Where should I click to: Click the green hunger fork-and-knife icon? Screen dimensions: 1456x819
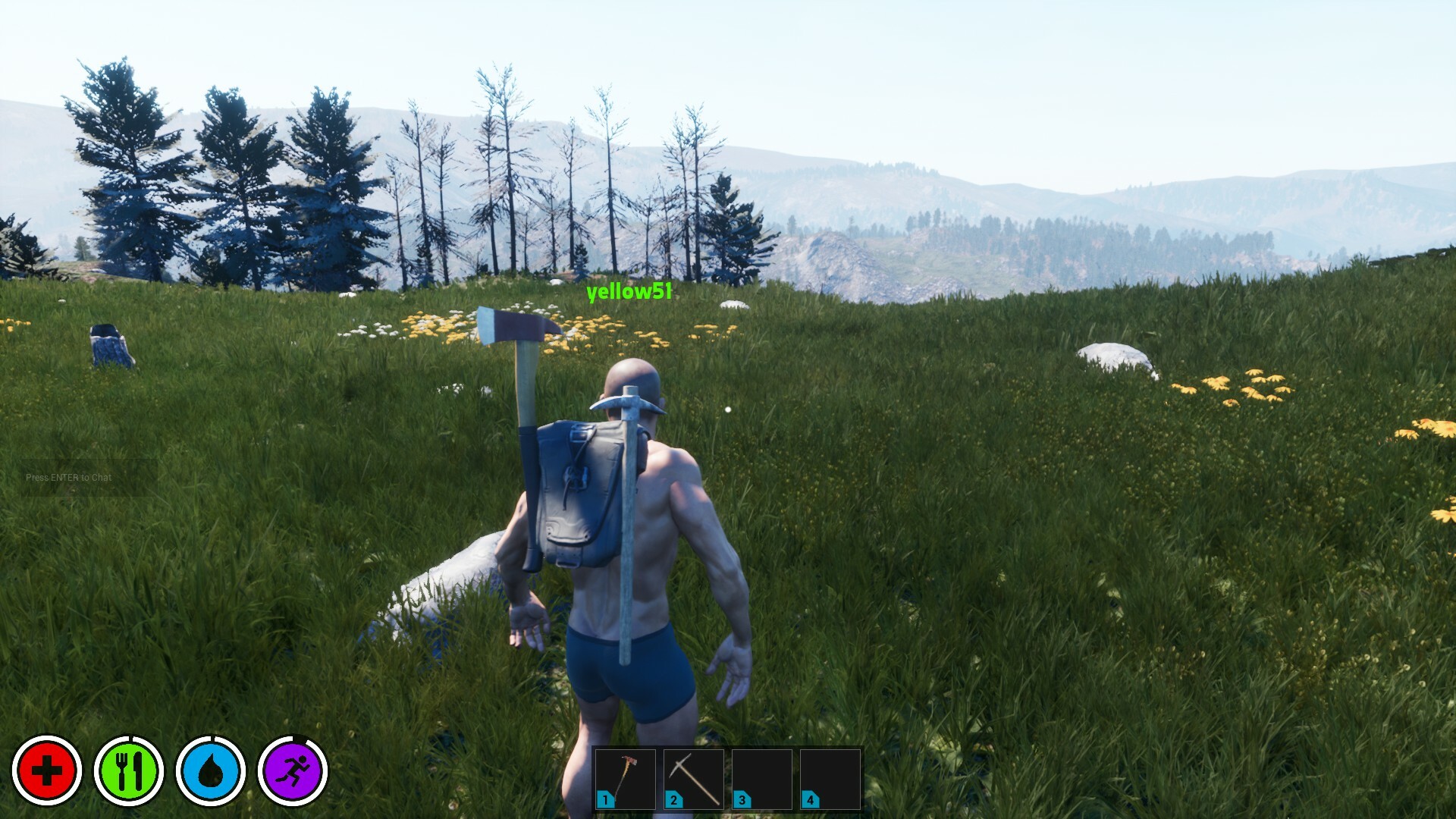[x=130, y=771]
